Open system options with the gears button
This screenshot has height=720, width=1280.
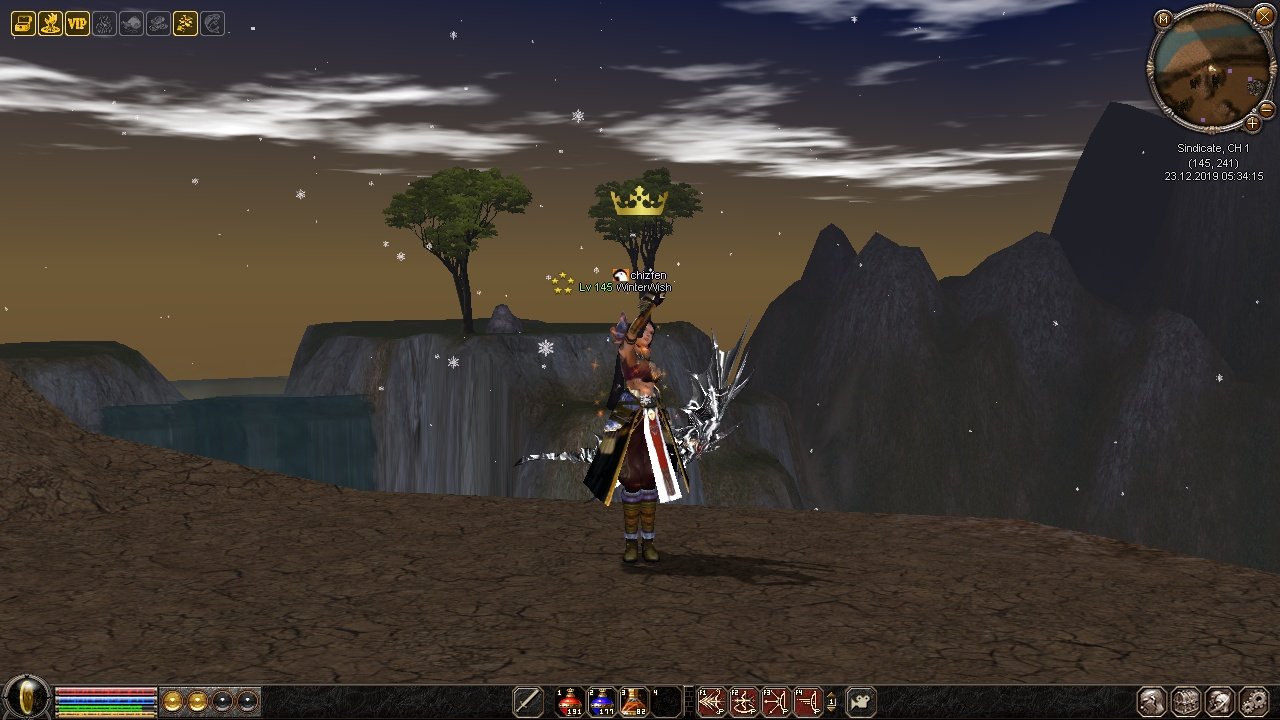pyautogui.click(x=1253, y=702)
